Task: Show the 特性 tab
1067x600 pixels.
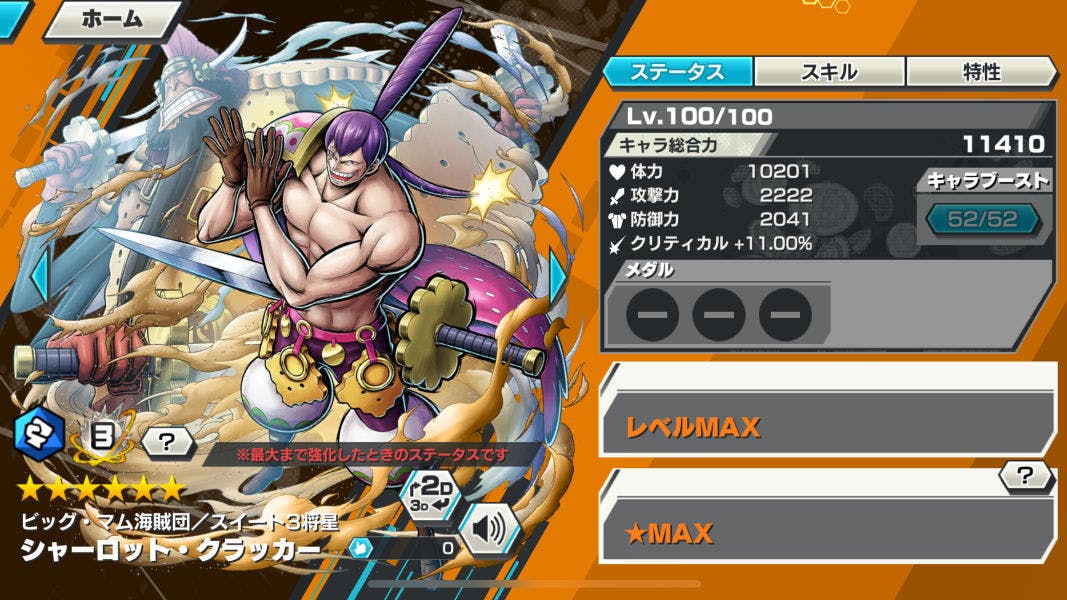Action: (981, 72)
